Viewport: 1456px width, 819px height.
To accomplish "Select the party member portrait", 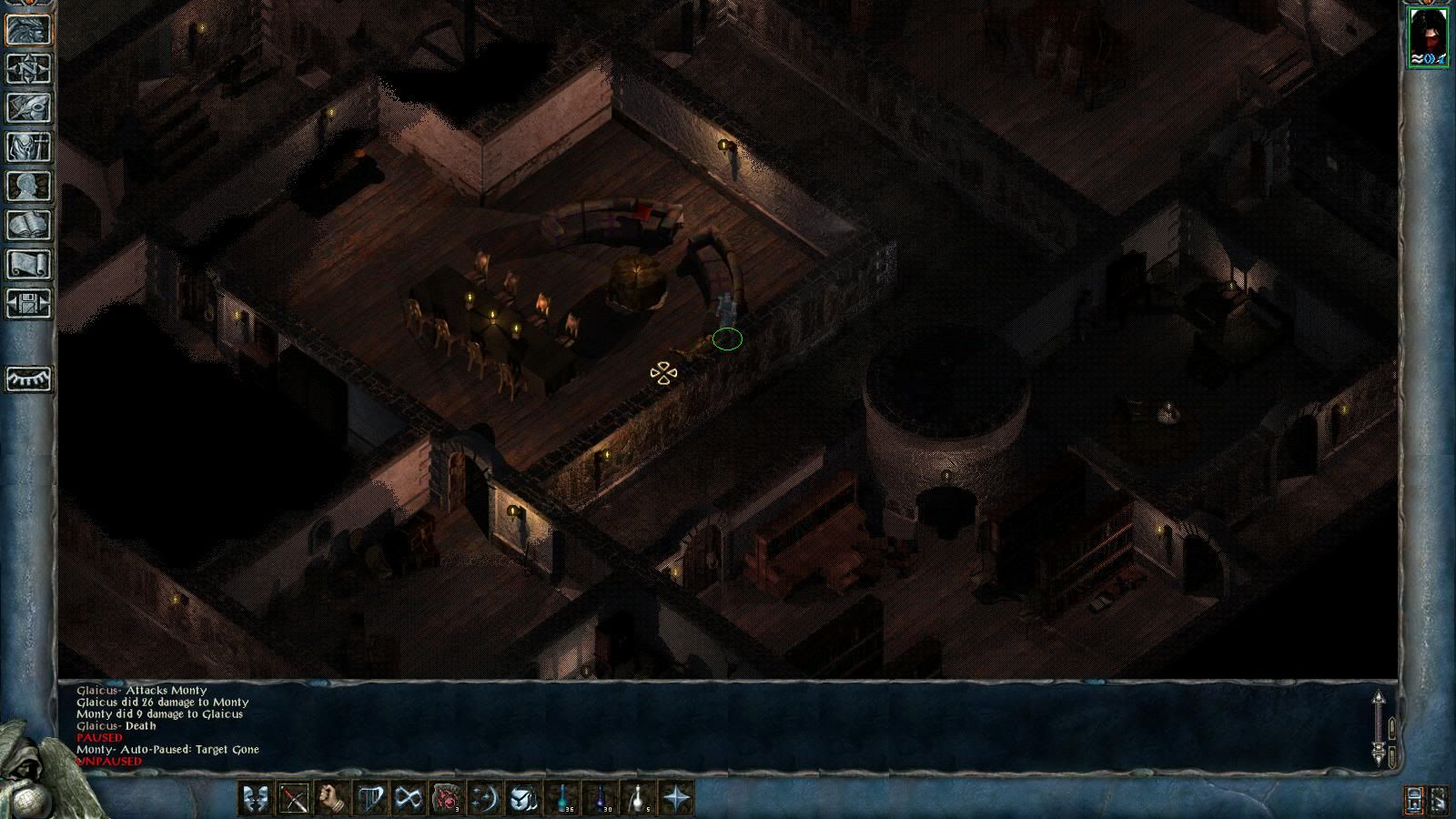I will point(1428,36).
